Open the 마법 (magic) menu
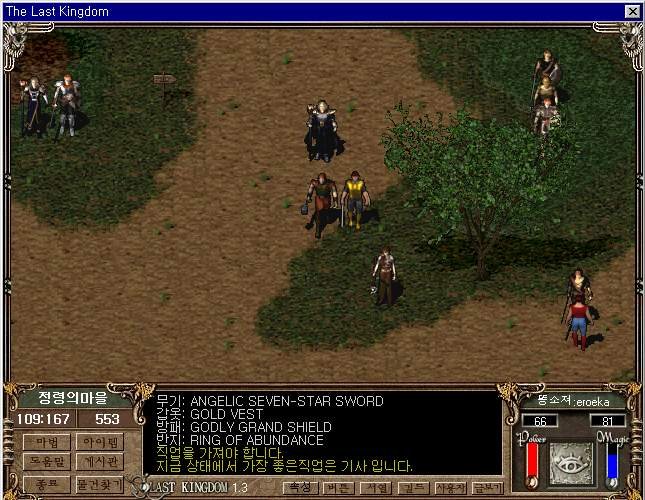This screenshot has width=645, height=500. [46, 442]
